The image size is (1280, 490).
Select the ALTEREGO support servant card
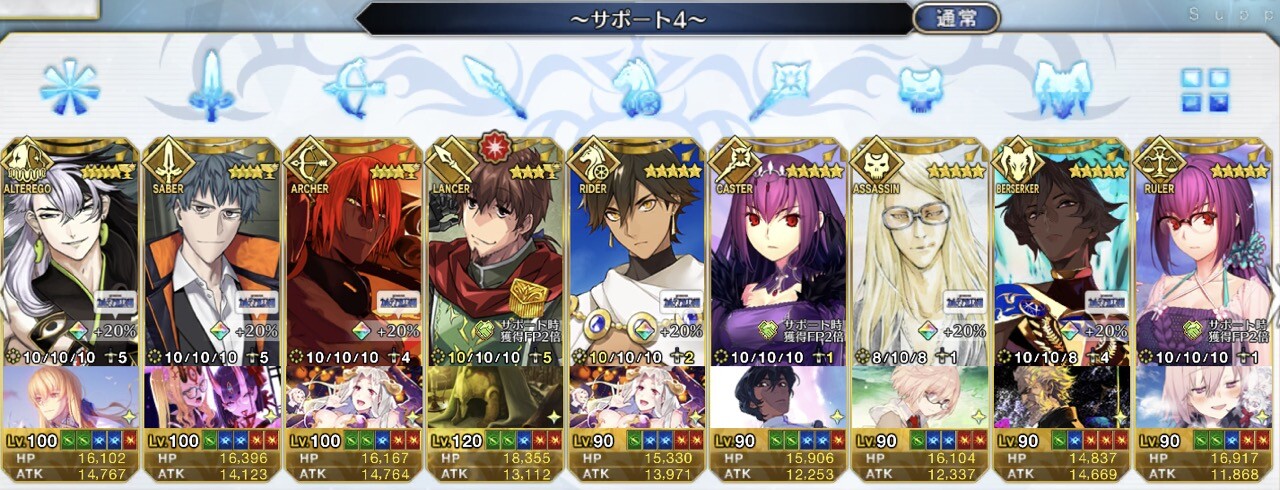[x=71, y=260]
